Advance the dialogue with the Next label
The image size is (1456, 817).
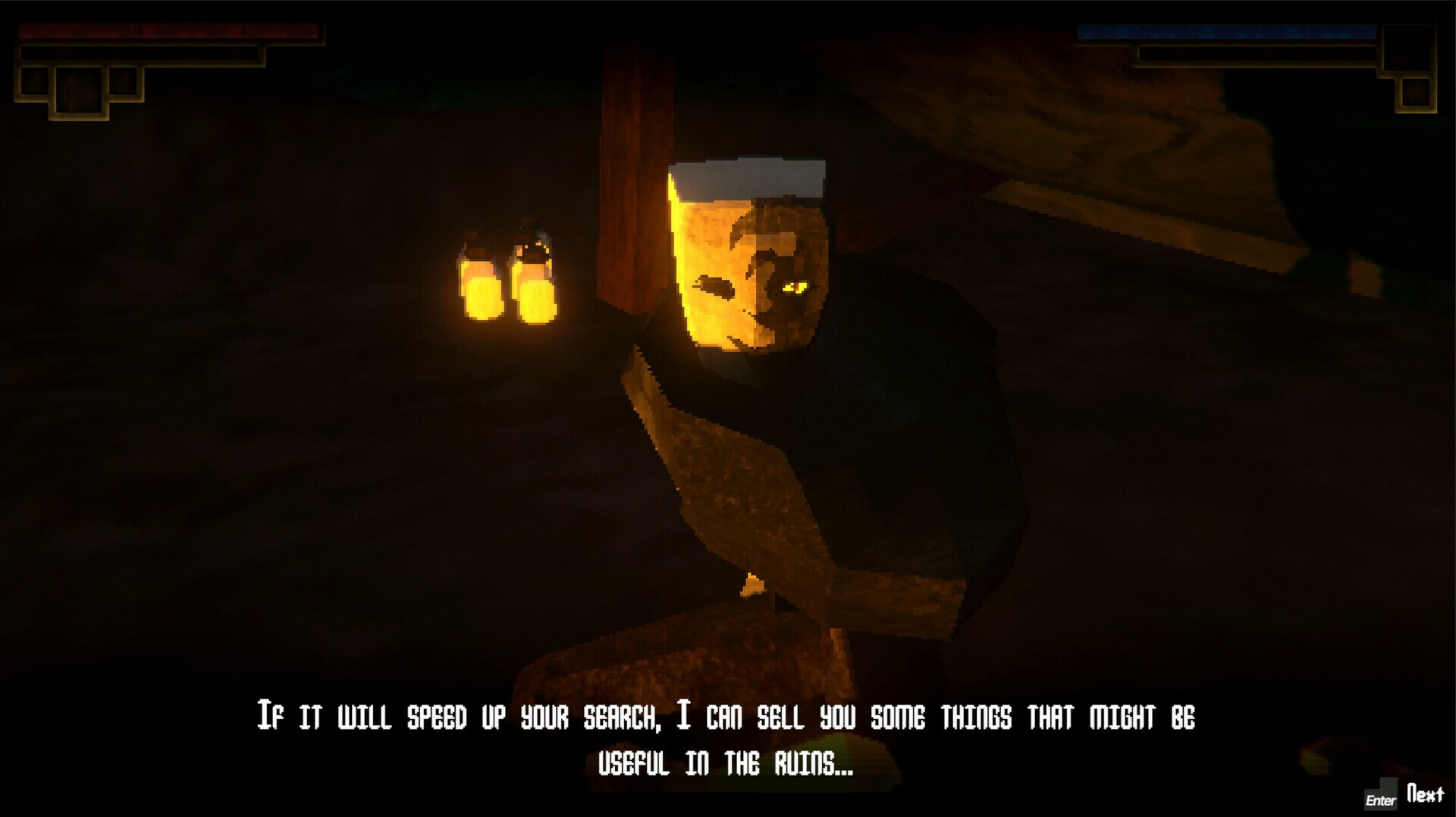point(1425,794)
